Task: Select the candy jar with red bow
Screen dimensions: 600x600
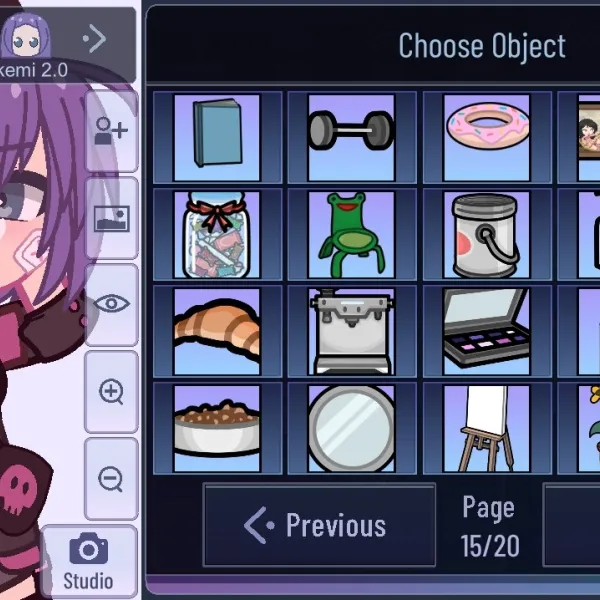Action: [x=216, y=235]
